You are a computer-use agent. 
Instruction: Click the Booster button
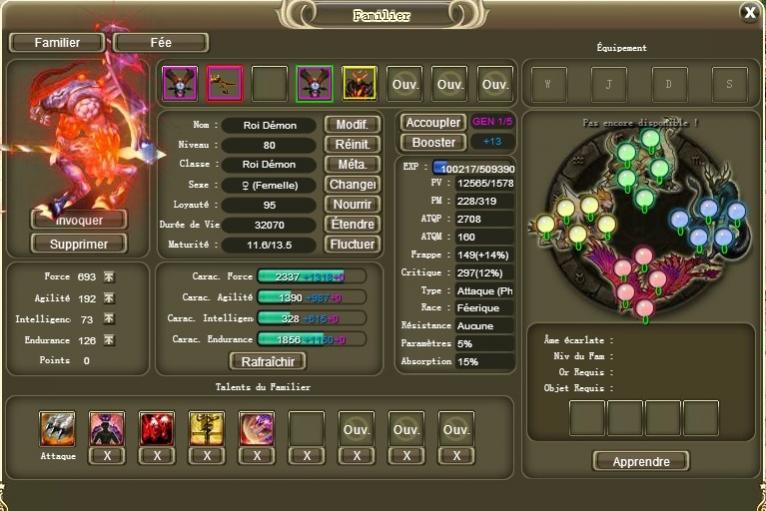point(432,142)
